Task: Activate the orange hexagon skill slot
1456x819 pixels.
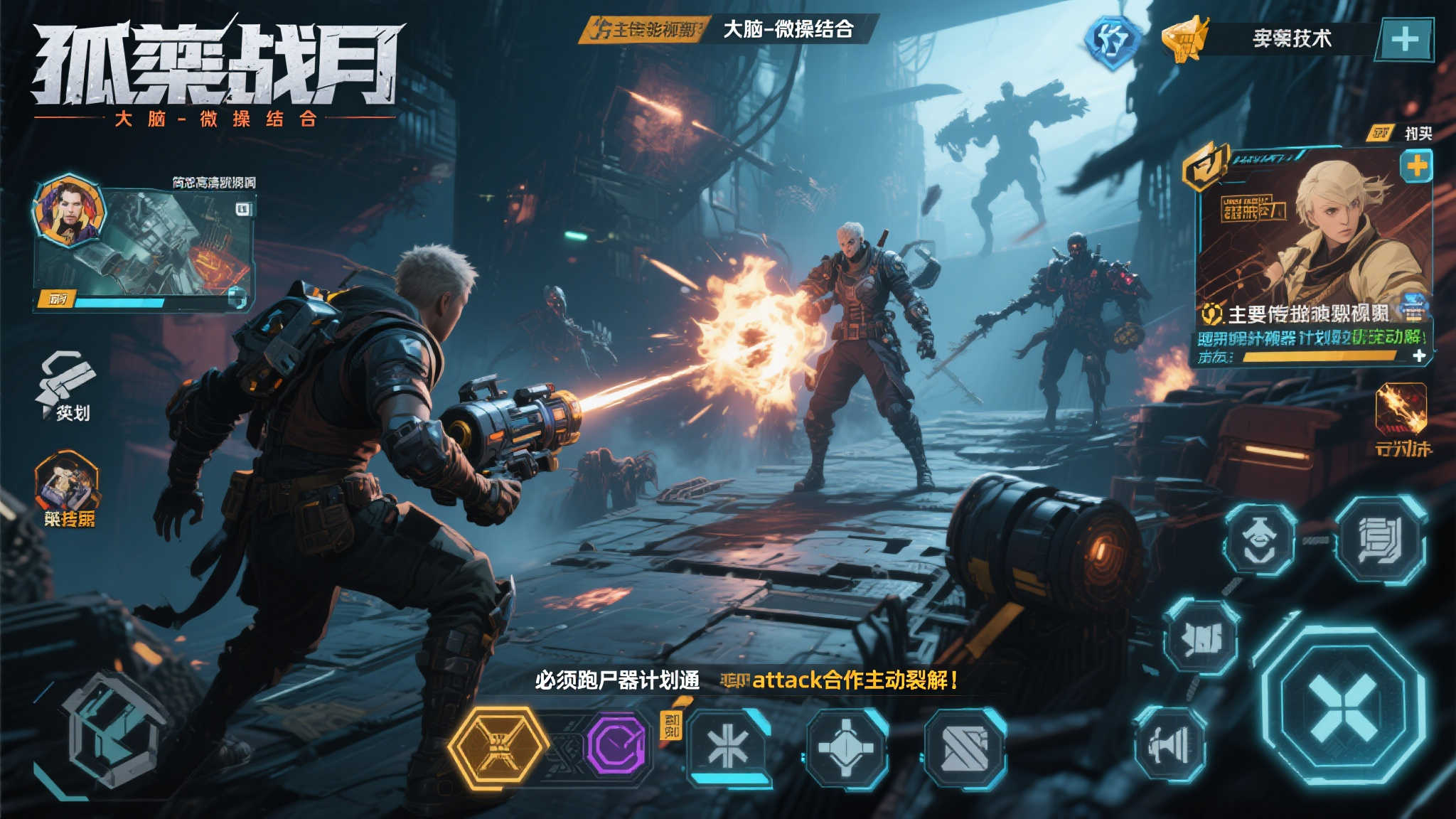Action: 498,746
